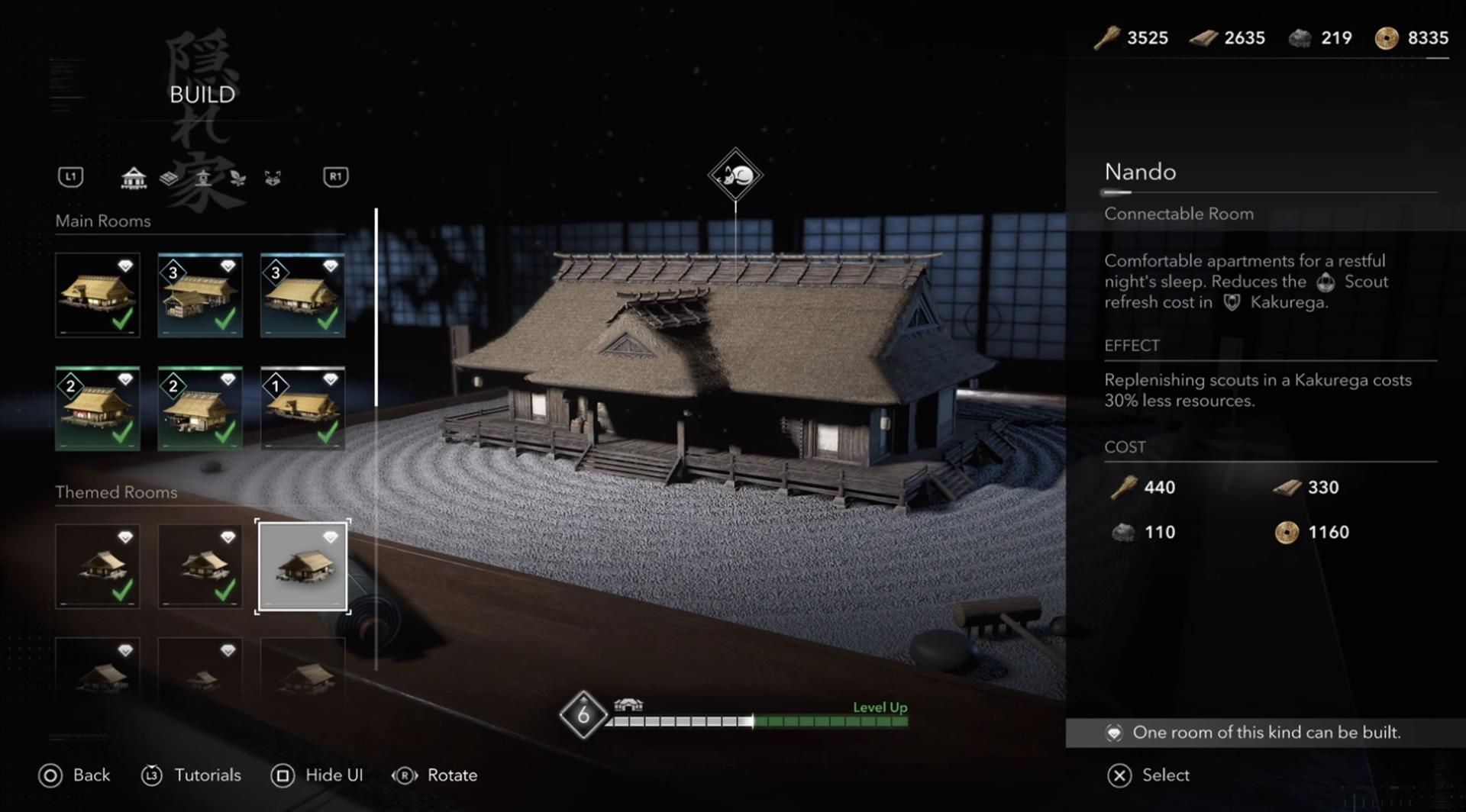Choose the unnumbered first main room tile
Viewport: 1466px width, 812px height.
(x=98, y=295)
